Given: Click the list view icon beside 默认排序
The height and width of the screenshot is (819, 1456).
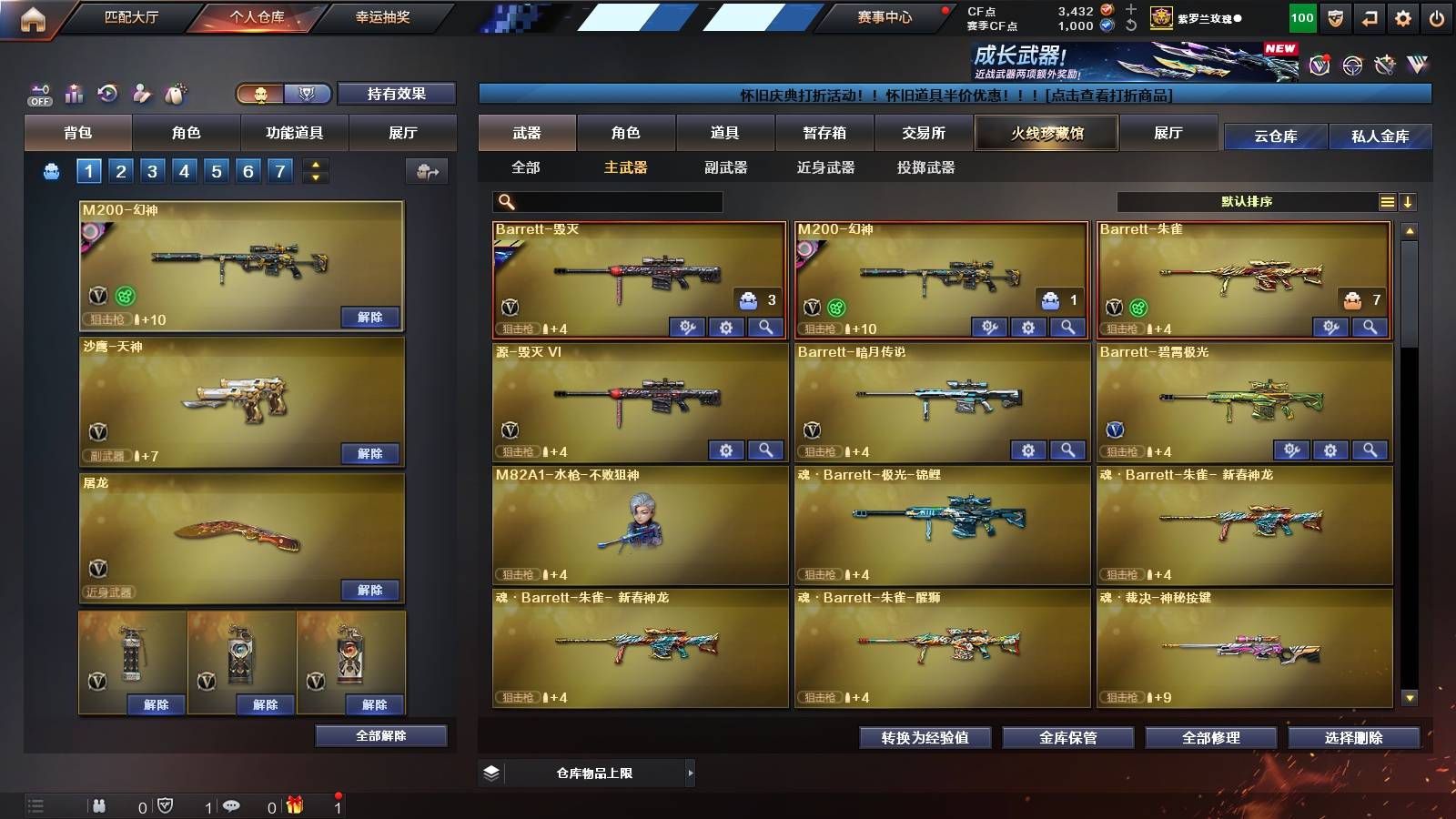Looking at the screenshot, I should pyautogui.click(x=1388, y=201).
